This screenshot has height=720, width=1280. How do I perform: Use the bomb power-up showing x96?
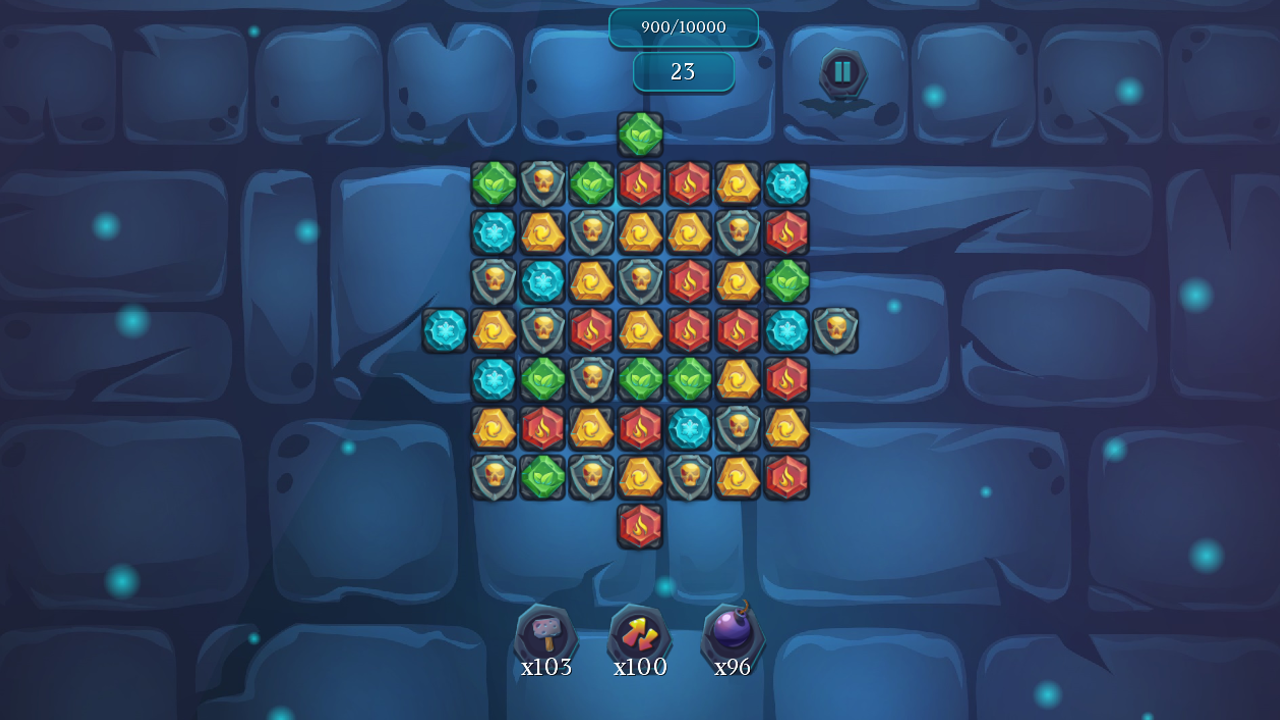click(x=733, y=634)
